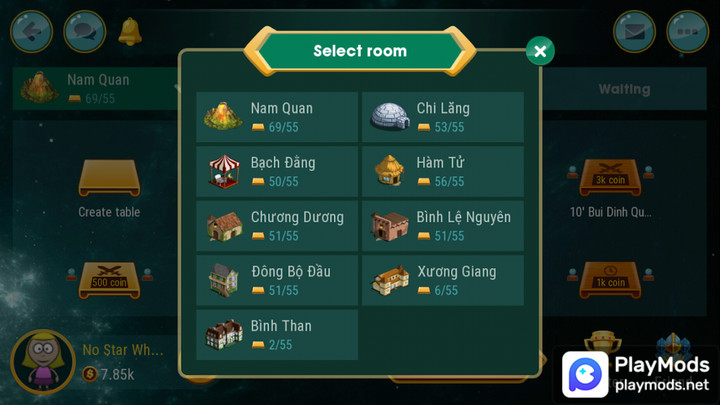Join the 3k coin table

point(610,180)
